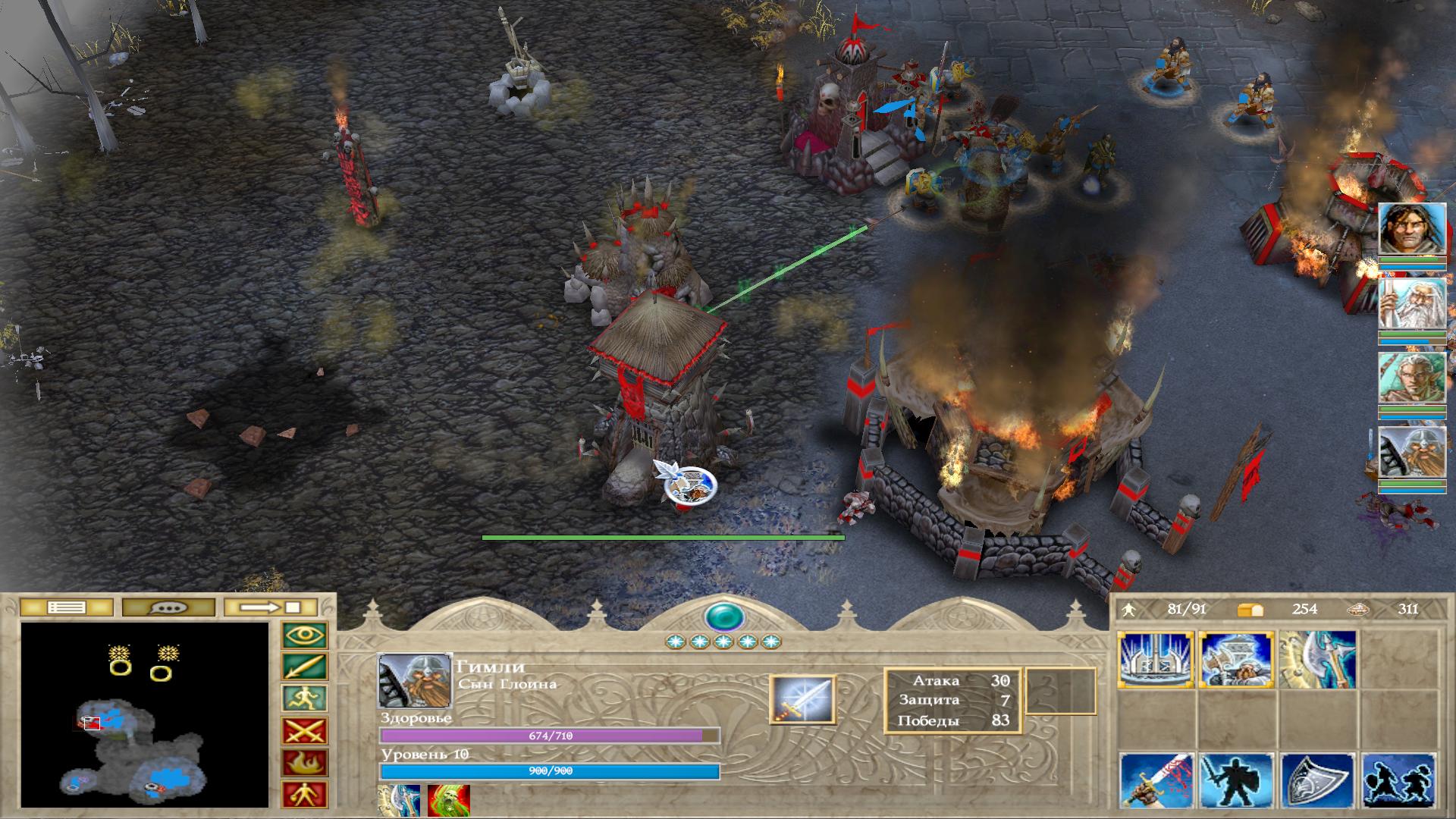Open the chat speech-bubble button

pos(167,607)
